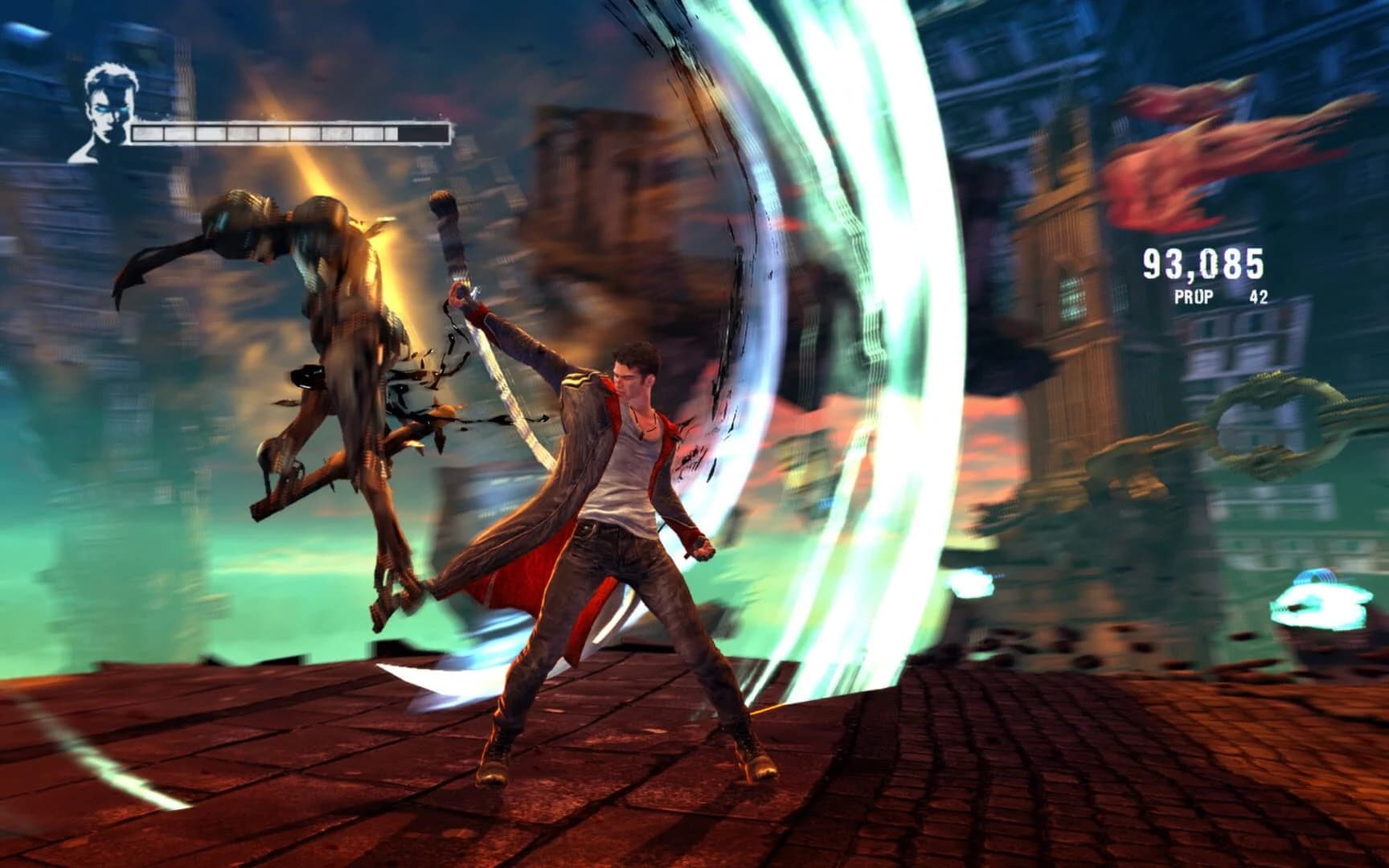Click the middle segment of the health bar

click(273, 133)
